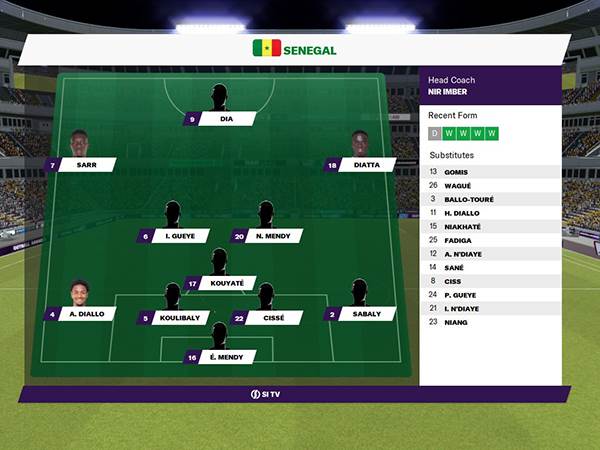Choose substitute Niang's row
Viewport: 600px width, 450px height.
[x=489, y=322]
